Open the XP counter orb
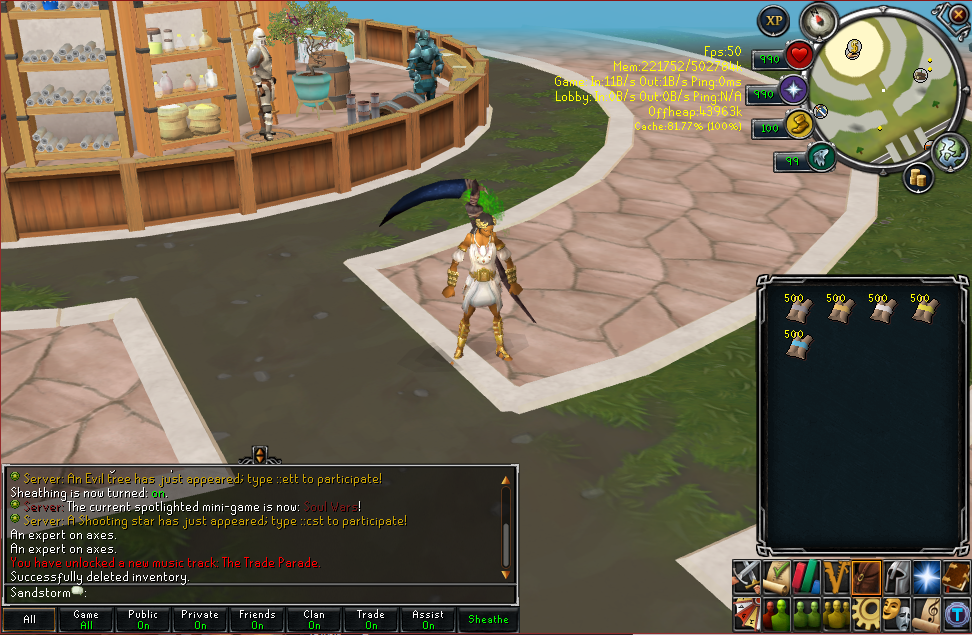Image resolution: width=972 pixels, height=635 pixels. (772, 19)
